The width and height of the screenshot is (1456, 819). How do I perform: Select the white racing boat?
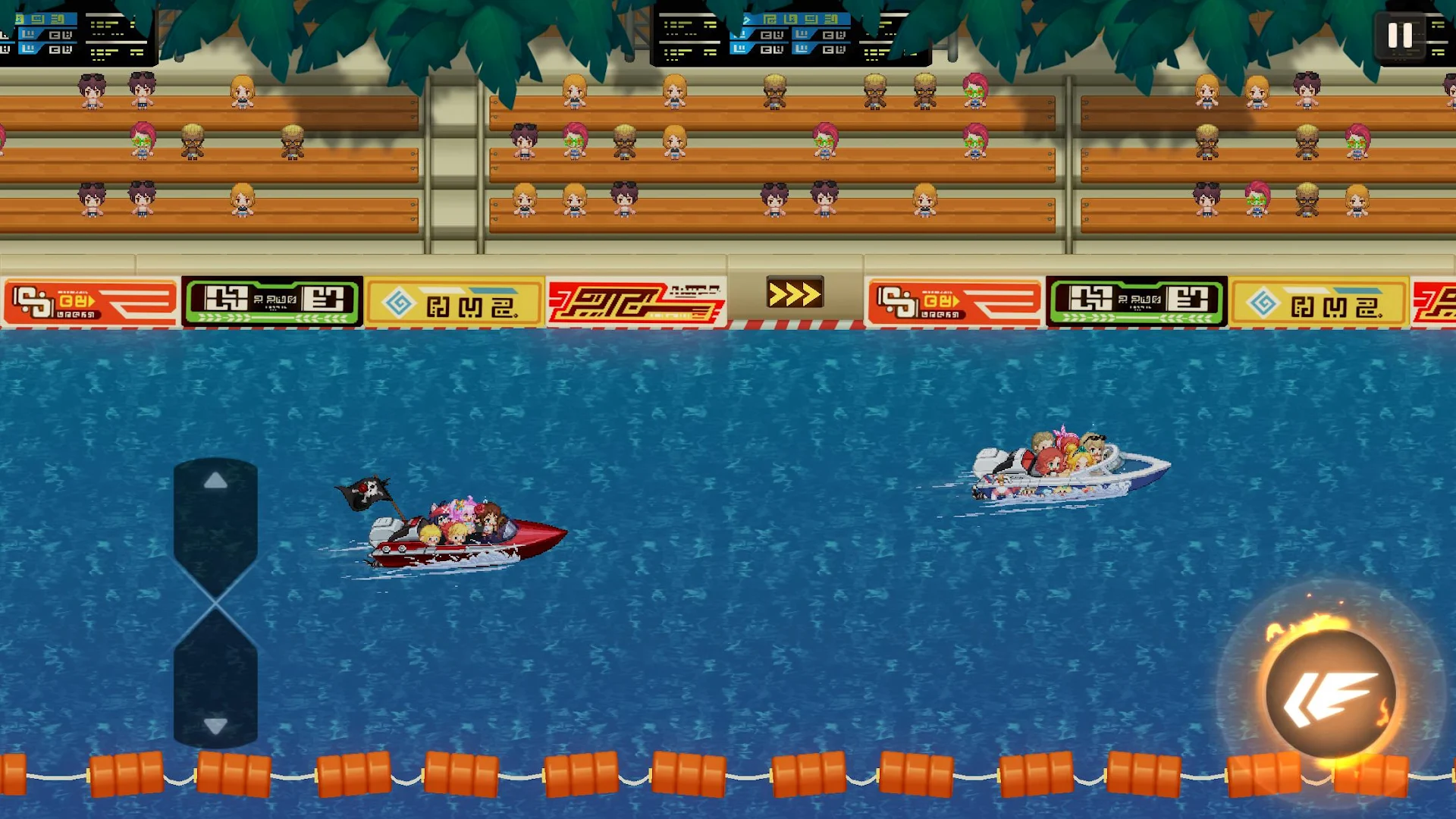pos(1062,466)
